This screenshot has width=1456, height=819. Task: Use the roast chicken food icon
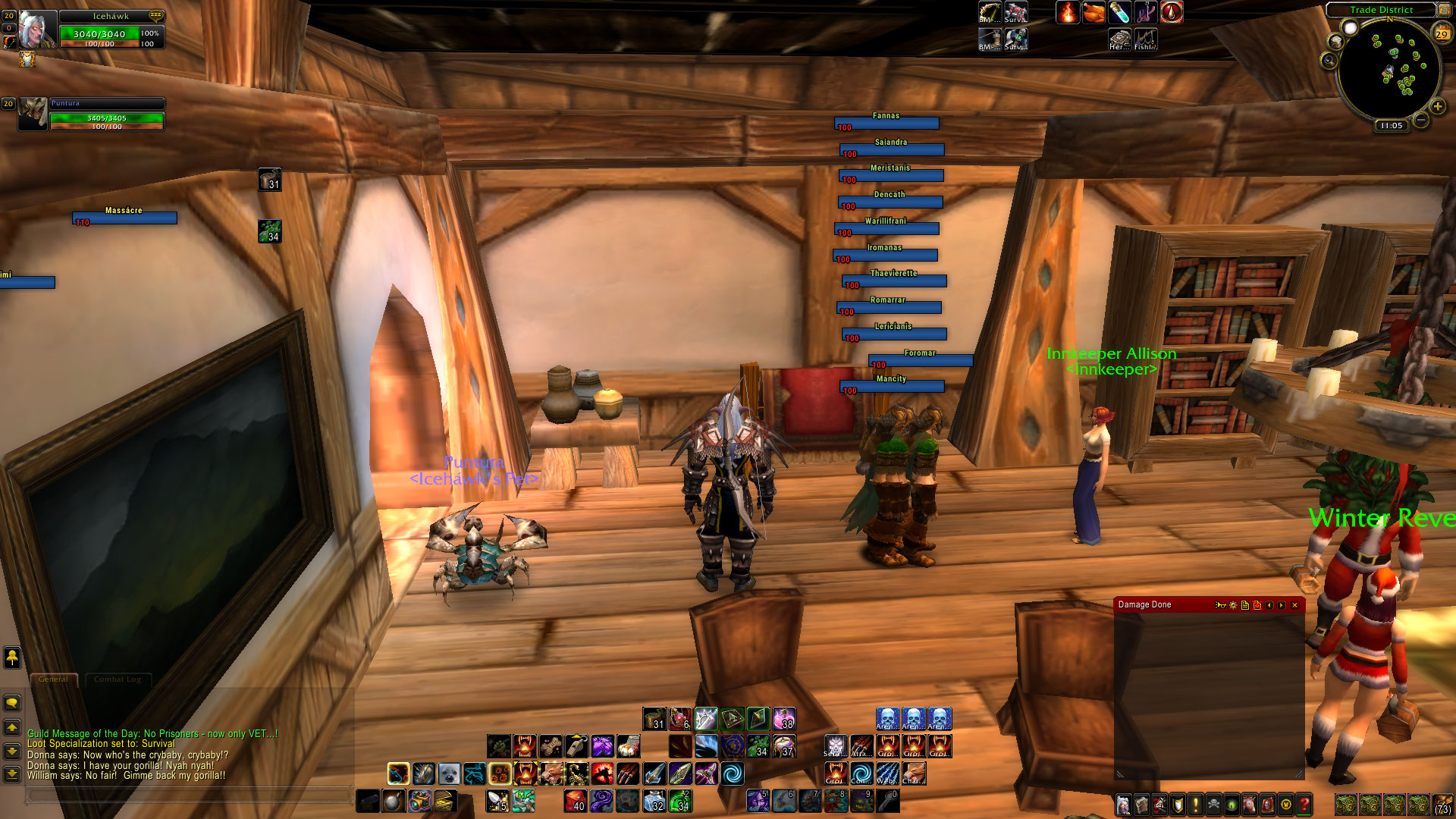1094,12
